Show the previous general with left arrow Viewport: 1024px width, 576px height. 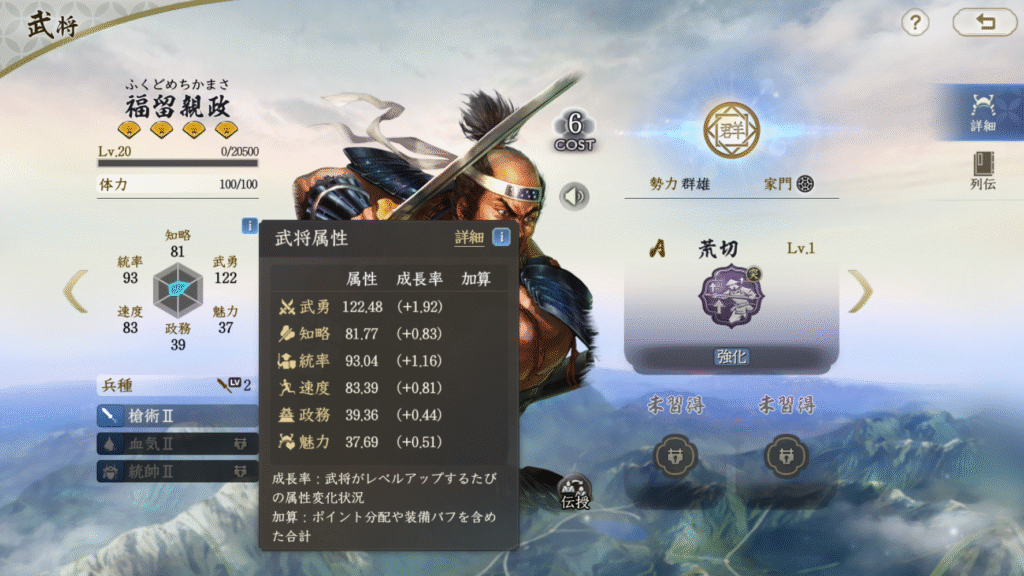point(75,291)
